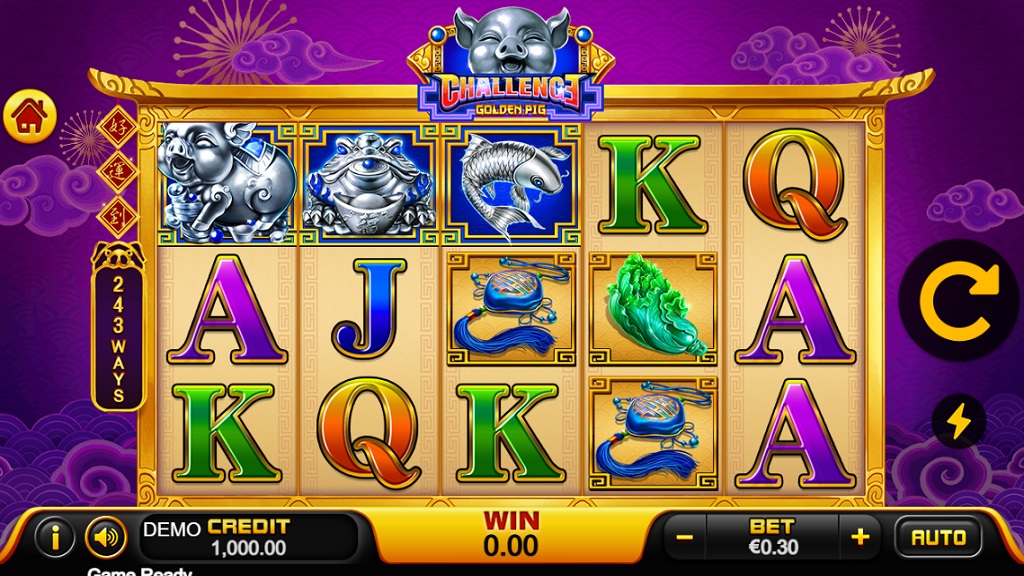1024x576 pixels.
Task: Decrease the bet with the minus button
Action: (685, 538)
